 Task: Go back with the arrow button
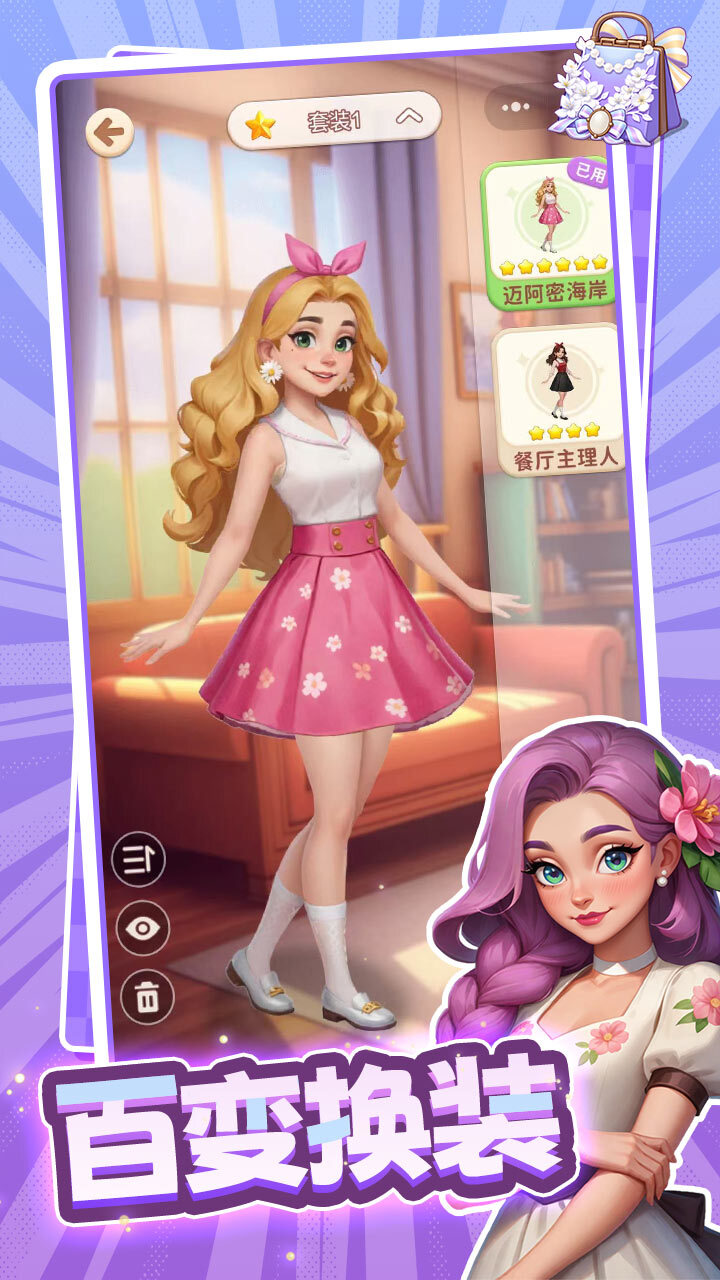(109, 132)
